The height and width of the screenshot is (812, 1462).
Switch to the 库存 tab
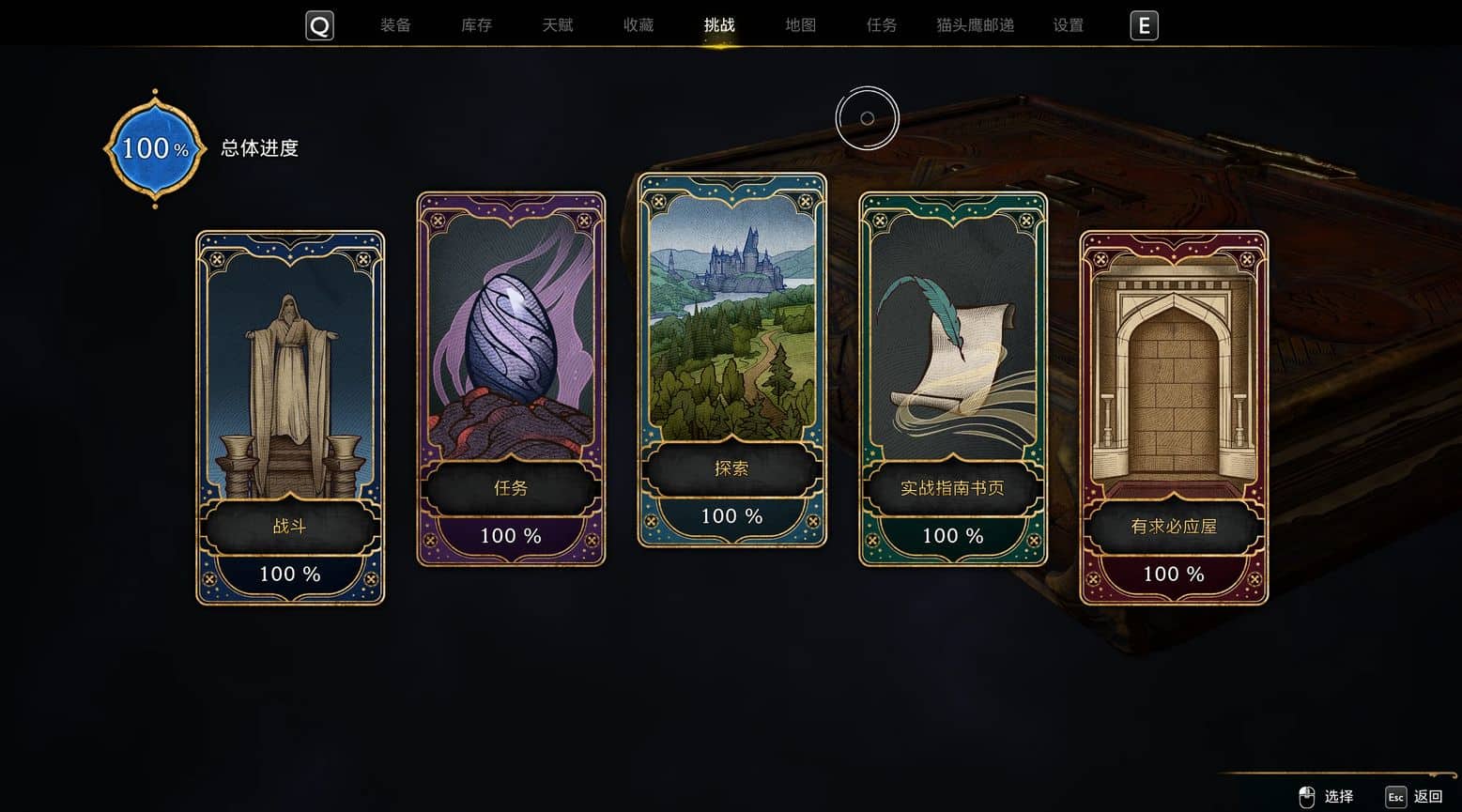click(x=476, y=25)
